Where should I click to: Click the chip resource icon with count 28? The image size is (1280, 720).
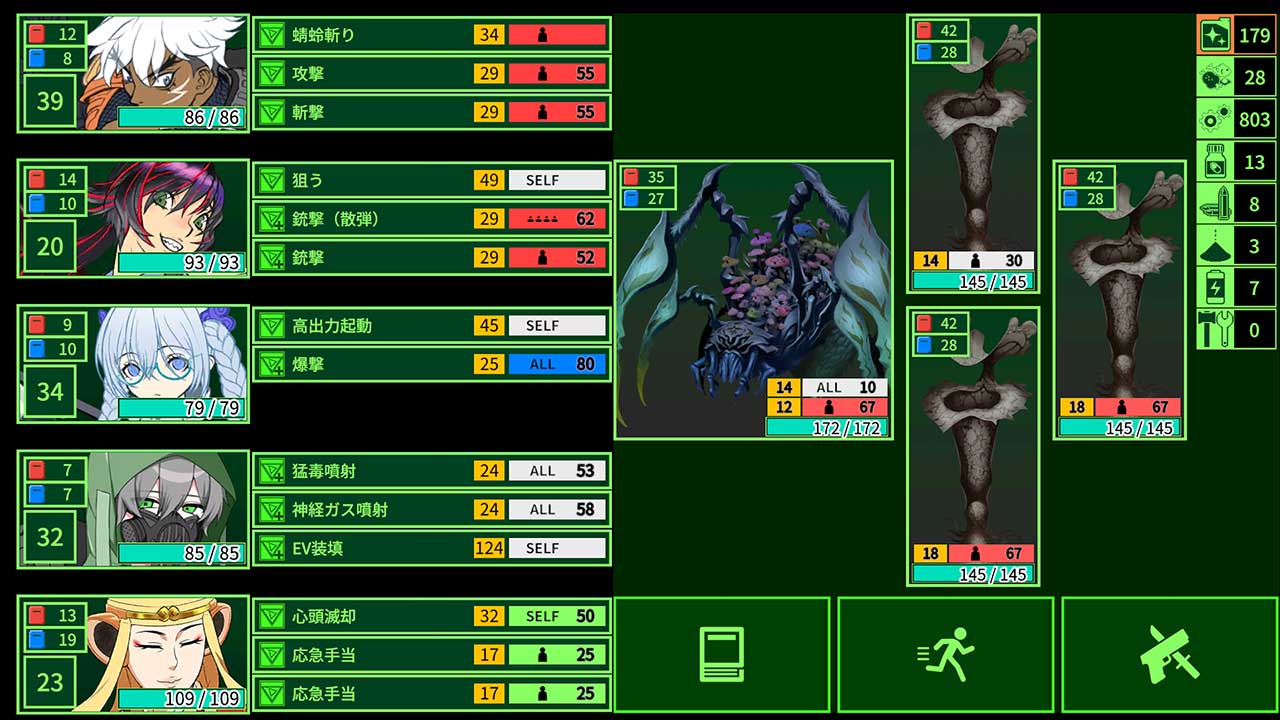click(x=1215, y=75)
